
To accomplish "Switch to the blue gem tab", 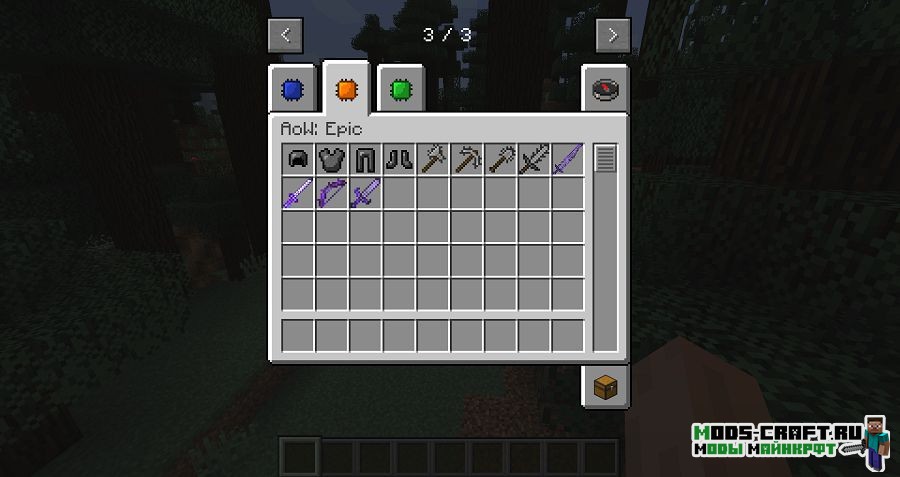I will pos(292,90).
